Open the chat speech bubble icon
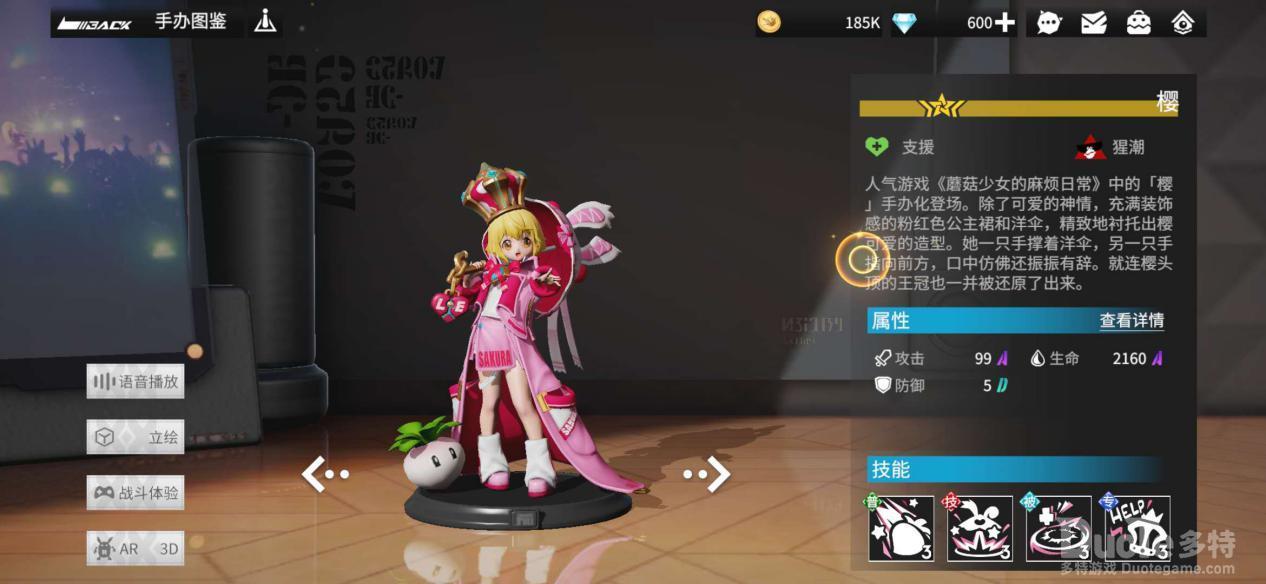The height and width of the screenshot is (584, 1266). (1049, 23)
